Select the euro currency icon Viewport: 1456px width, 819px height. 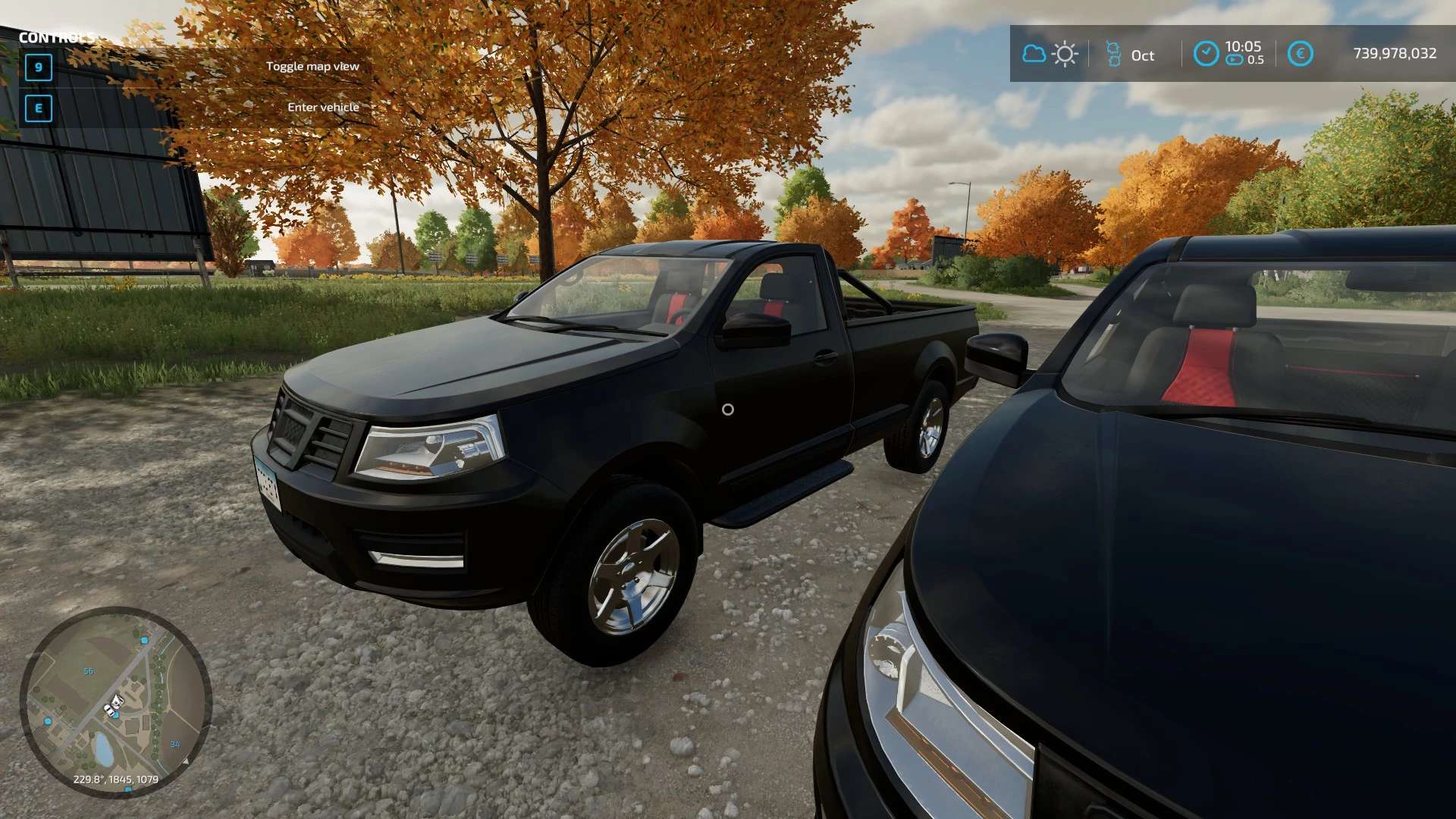1300,54
